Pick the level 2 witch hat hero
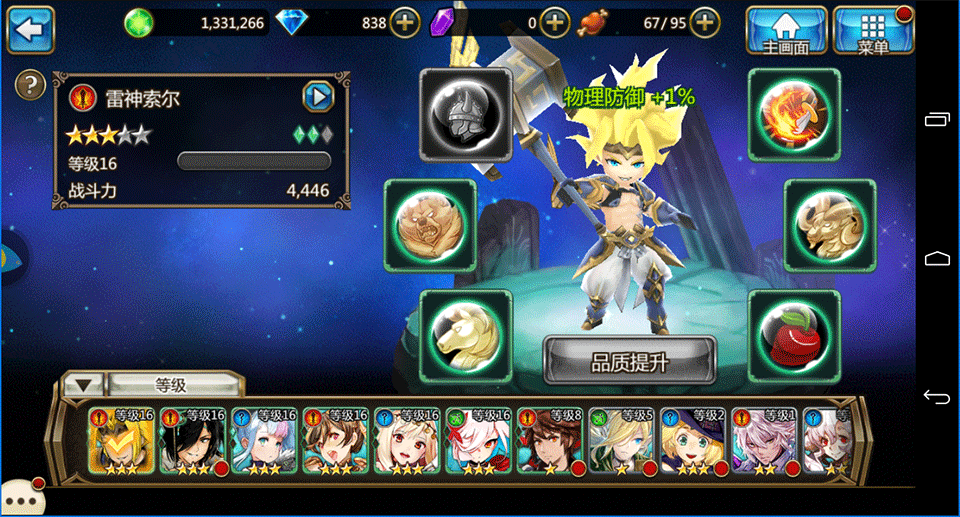 [694, 440]
